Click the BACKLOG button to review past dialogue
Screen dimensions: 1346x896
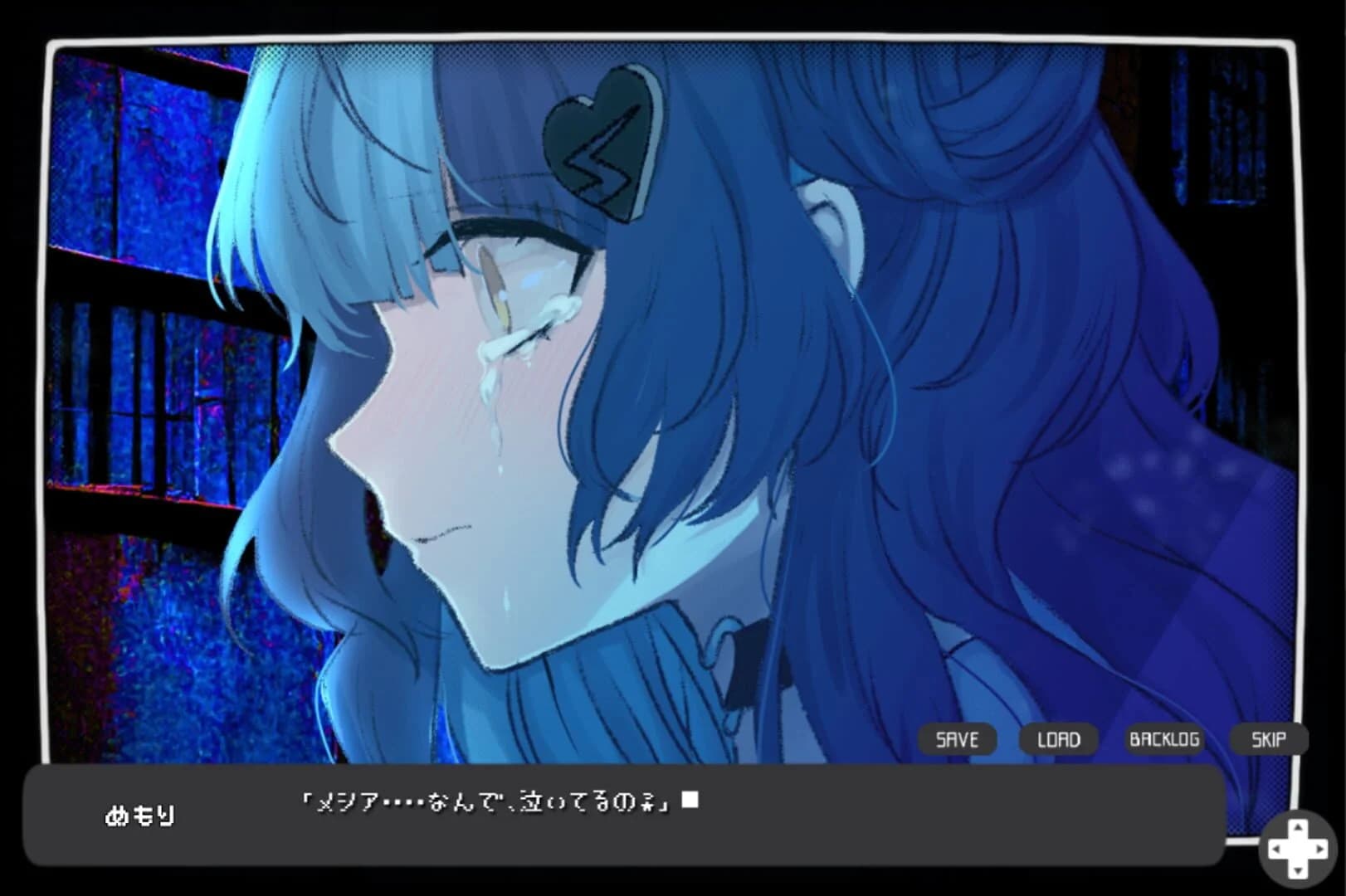pyautogui.click(x=1165, y=738)
